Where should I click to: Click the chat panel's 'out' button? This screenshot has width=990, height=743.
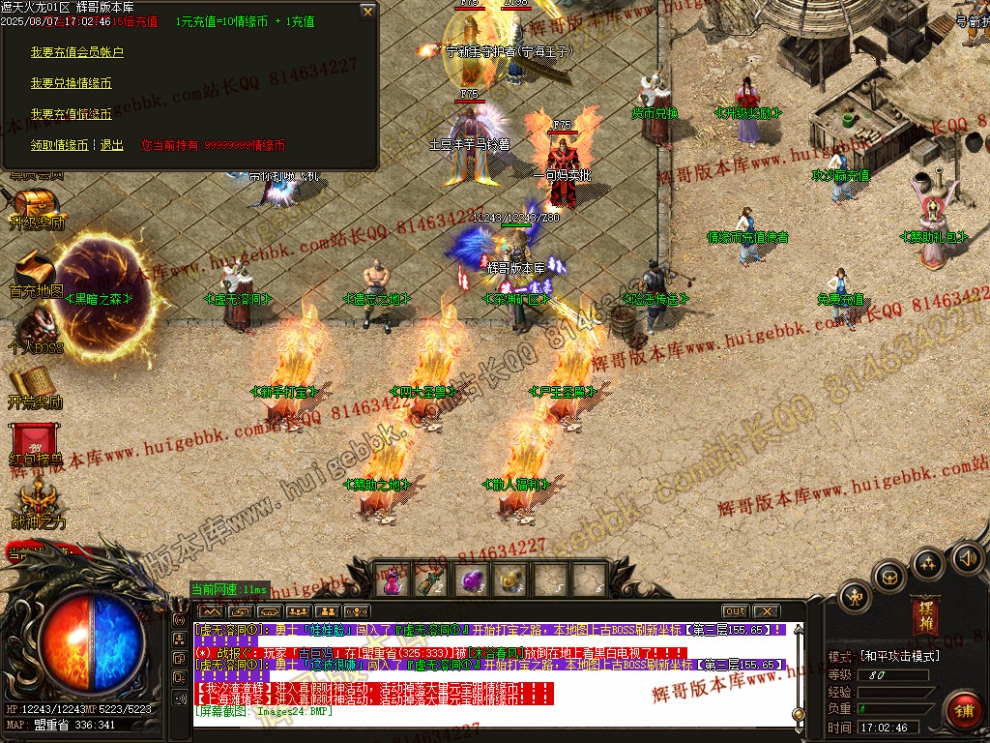click(x=735, y=611)
